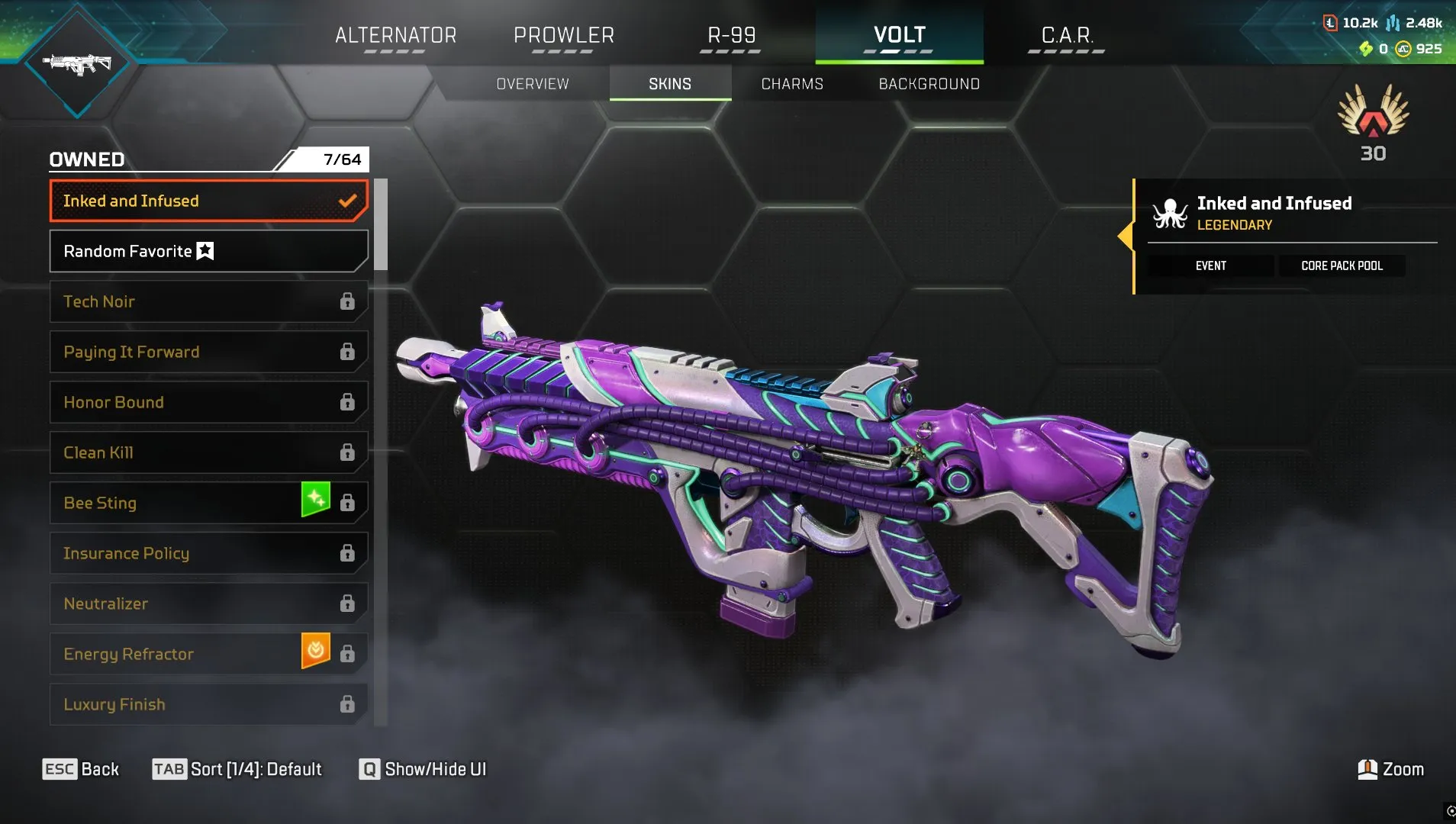Screen dimensions: 1456x824
Task: Open the OVERVIEW tab
Action: [x=532, y=84]
